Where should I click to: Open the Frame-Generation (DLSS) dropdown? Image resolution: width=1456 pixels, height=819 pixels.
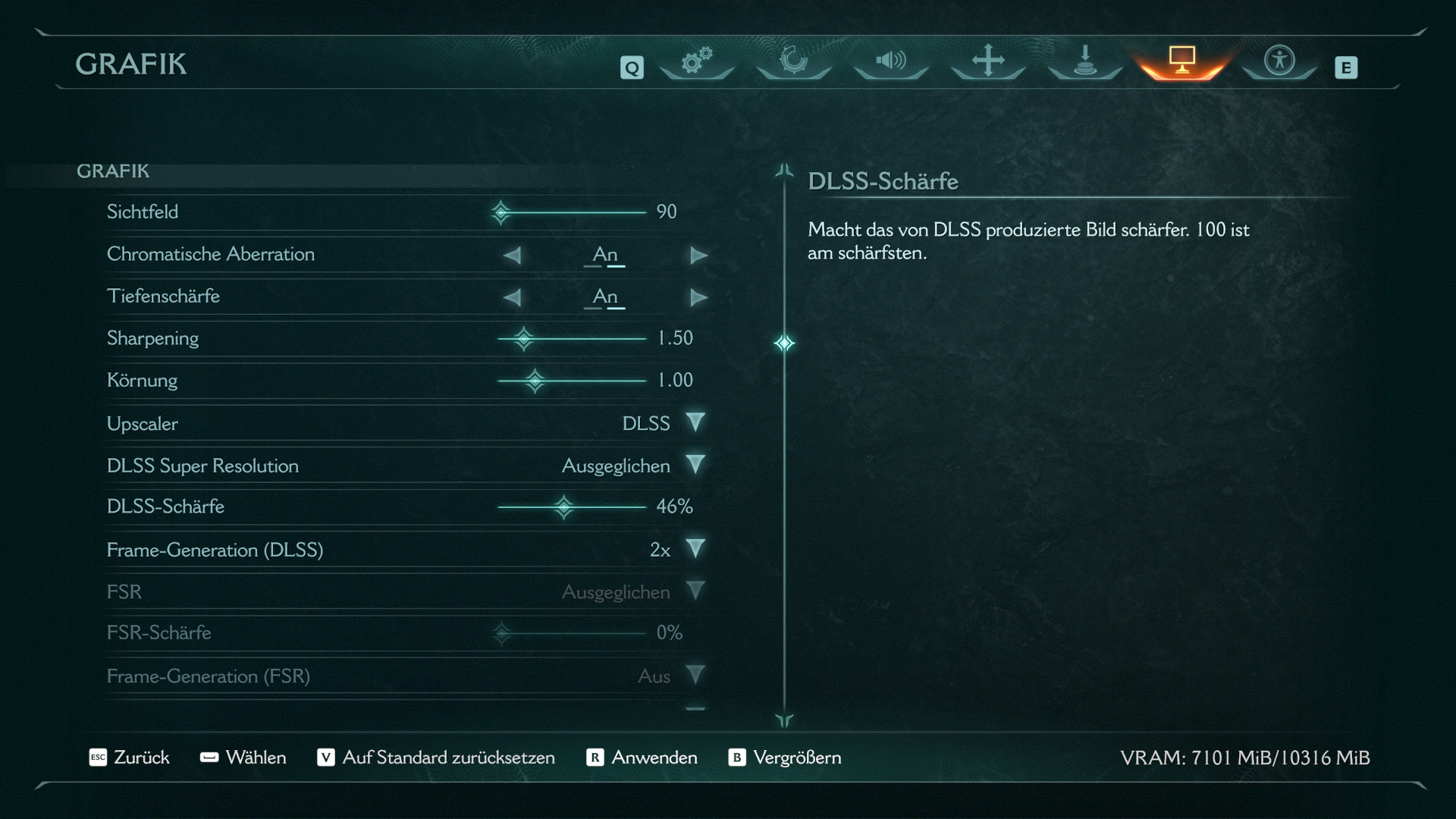coord(695,549)
